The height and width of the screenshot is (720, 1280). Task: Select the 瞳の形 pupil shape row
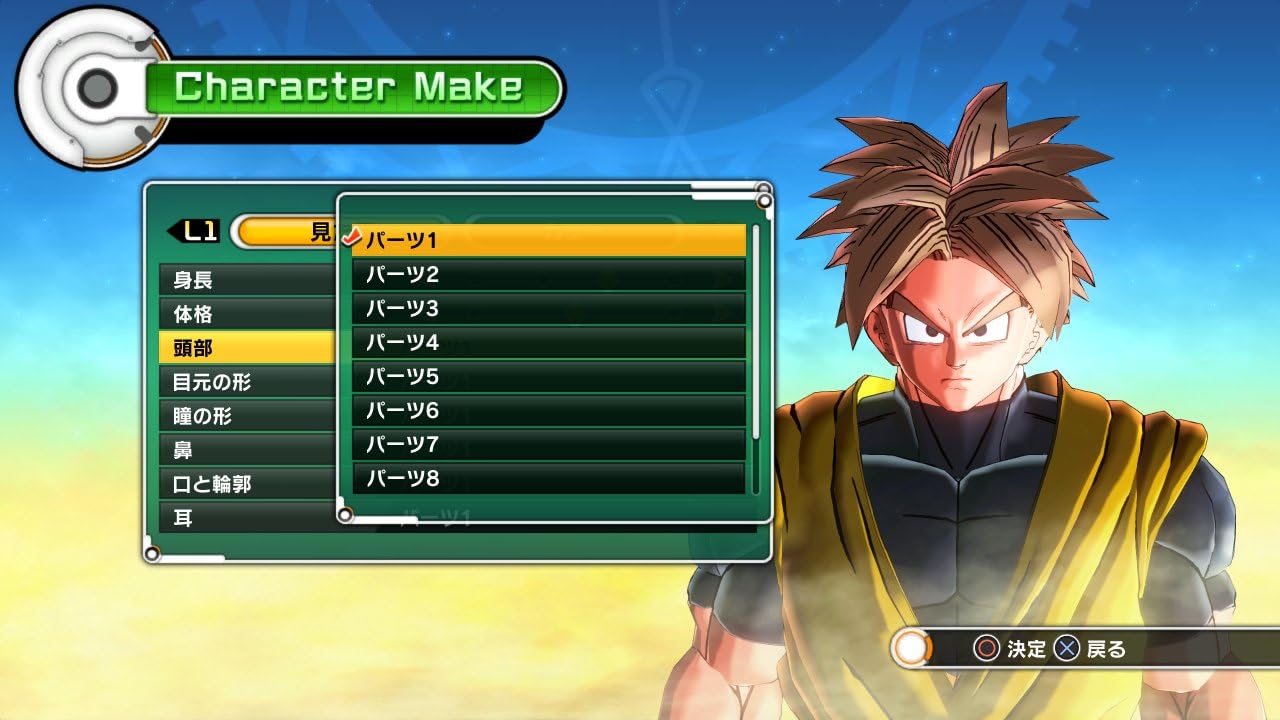click(x=247, y=416)
